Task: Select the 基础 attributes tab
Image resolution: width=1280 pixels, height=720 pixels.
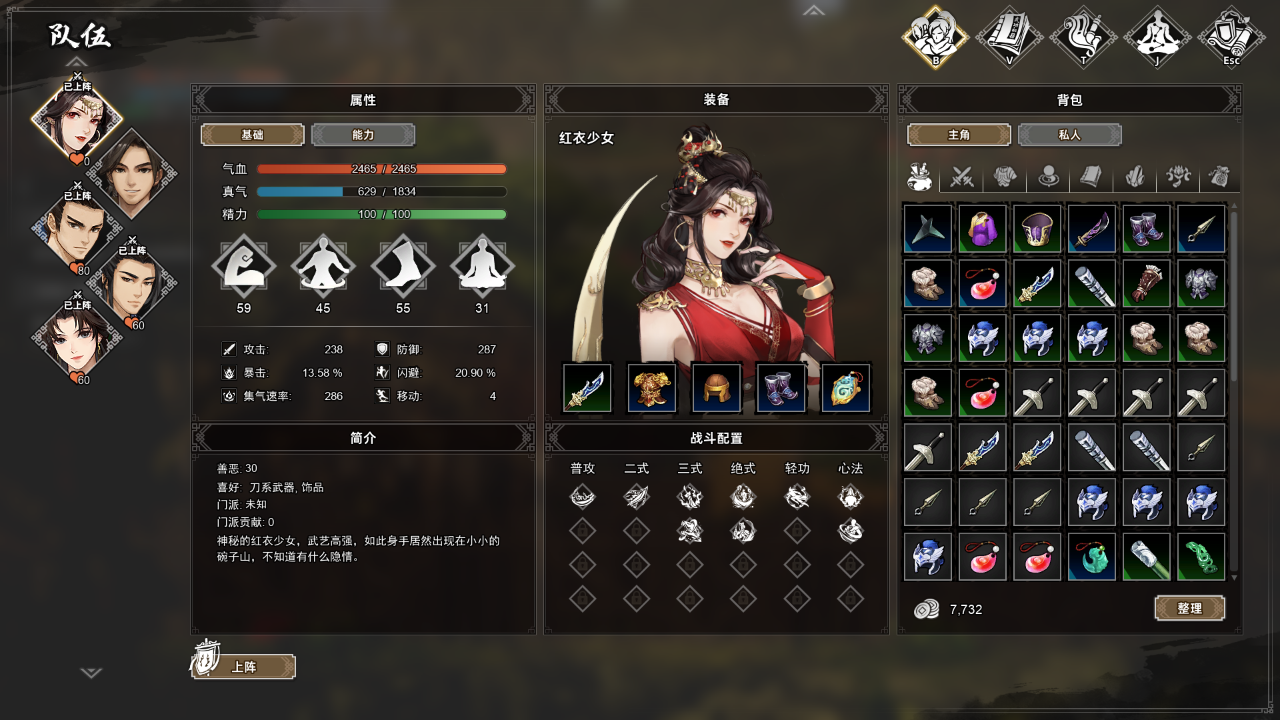Action: (x=253, y=135)
